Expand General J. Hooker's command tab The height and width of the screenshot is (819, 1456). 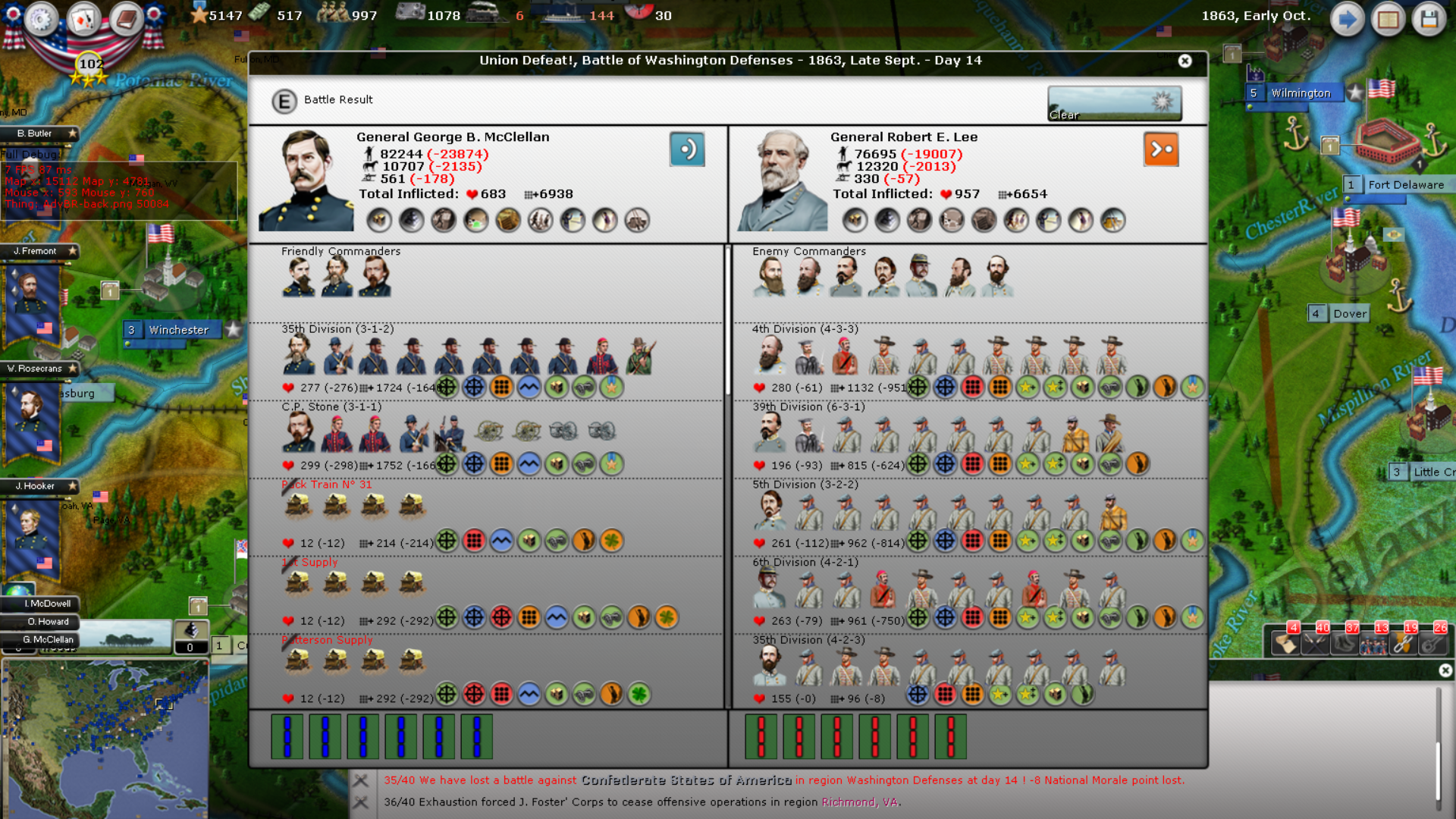(x=34, y=485)
